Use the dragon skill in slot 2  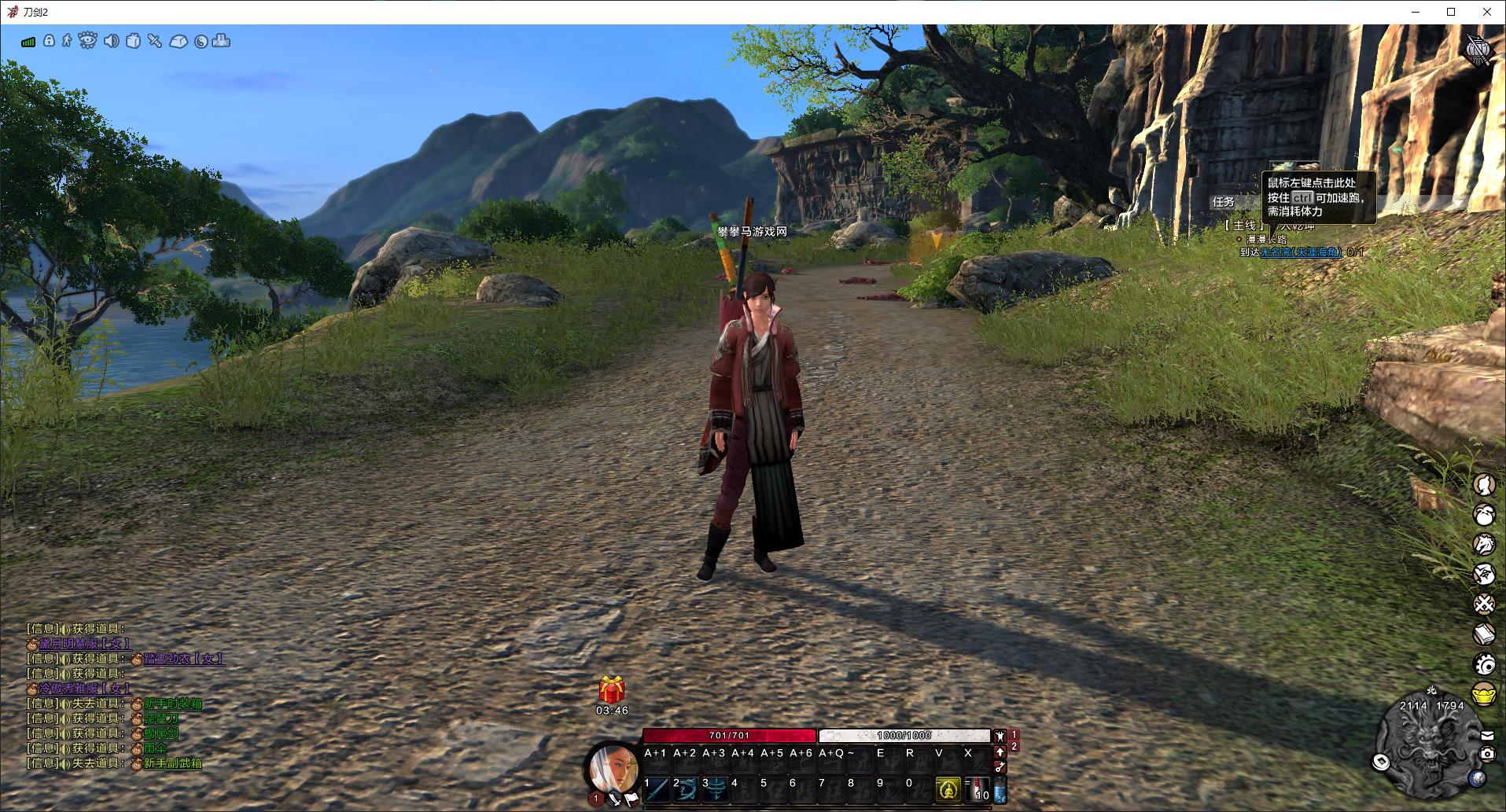click(686, 787)
